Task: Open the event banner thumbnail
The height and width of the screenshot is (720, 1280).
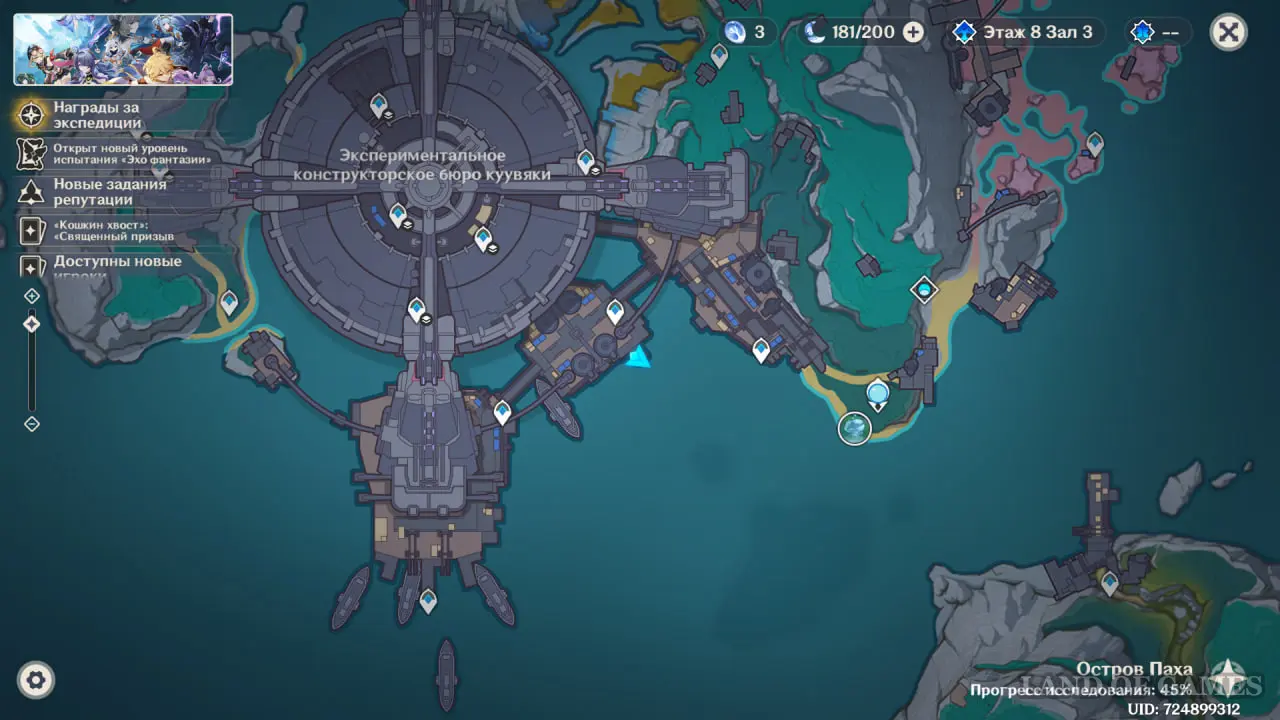Action: [123, 49]
